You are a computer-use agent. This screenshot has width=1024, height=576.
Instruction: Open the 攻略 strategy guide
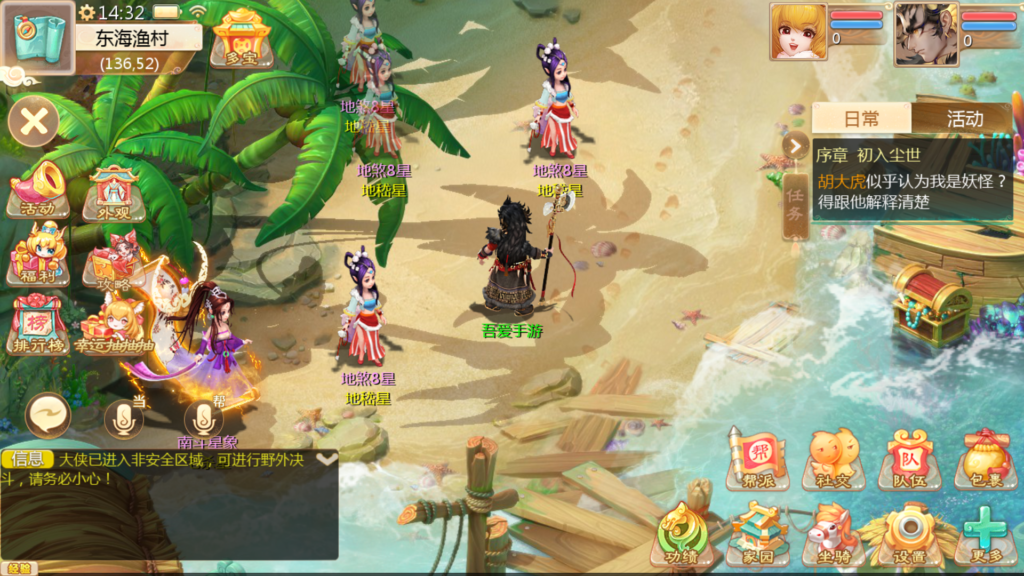coord(112,263)
